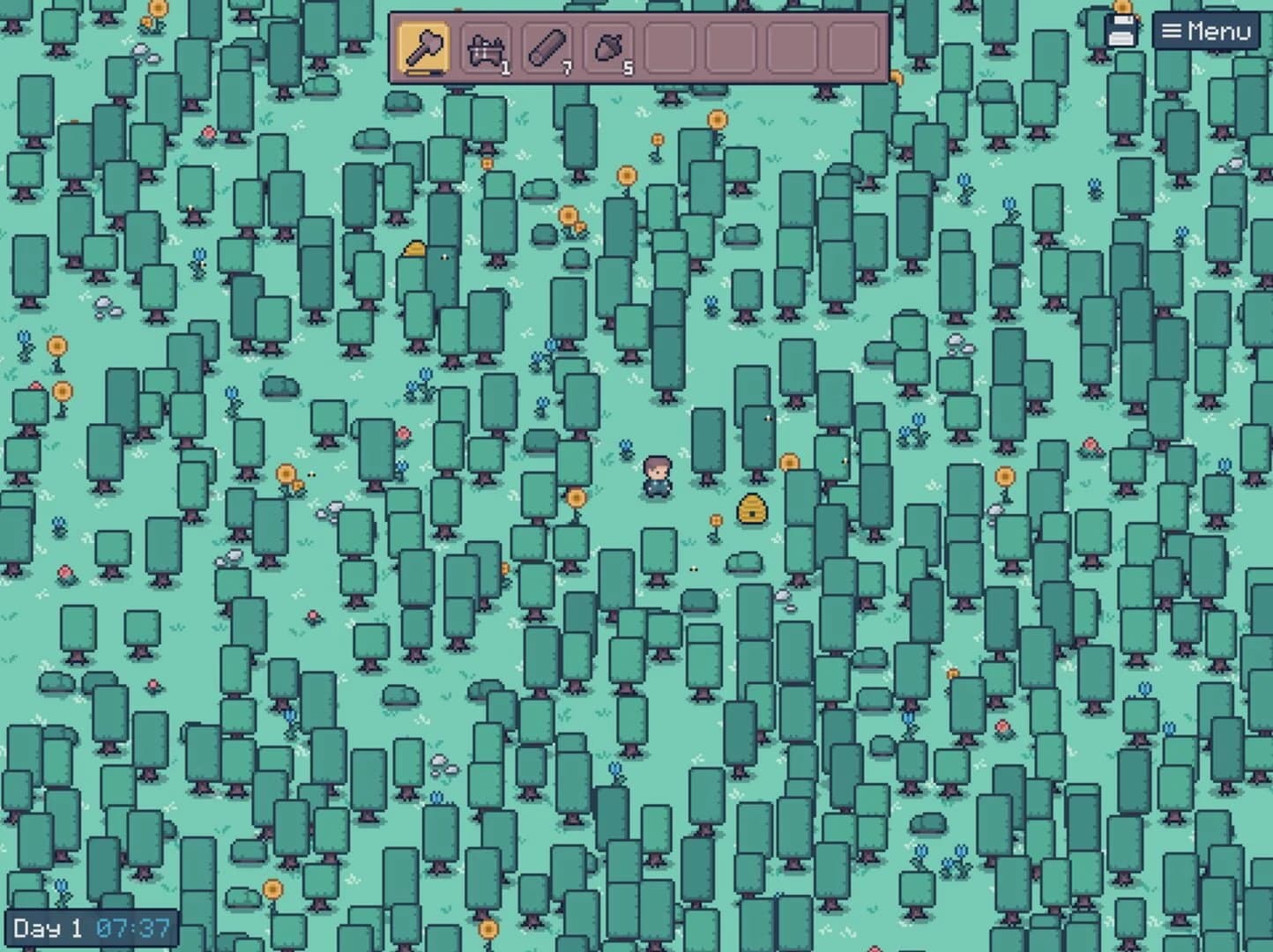Click the orange flower left of the player
This screenshot has height=952, width=1273.
[577, 498]
